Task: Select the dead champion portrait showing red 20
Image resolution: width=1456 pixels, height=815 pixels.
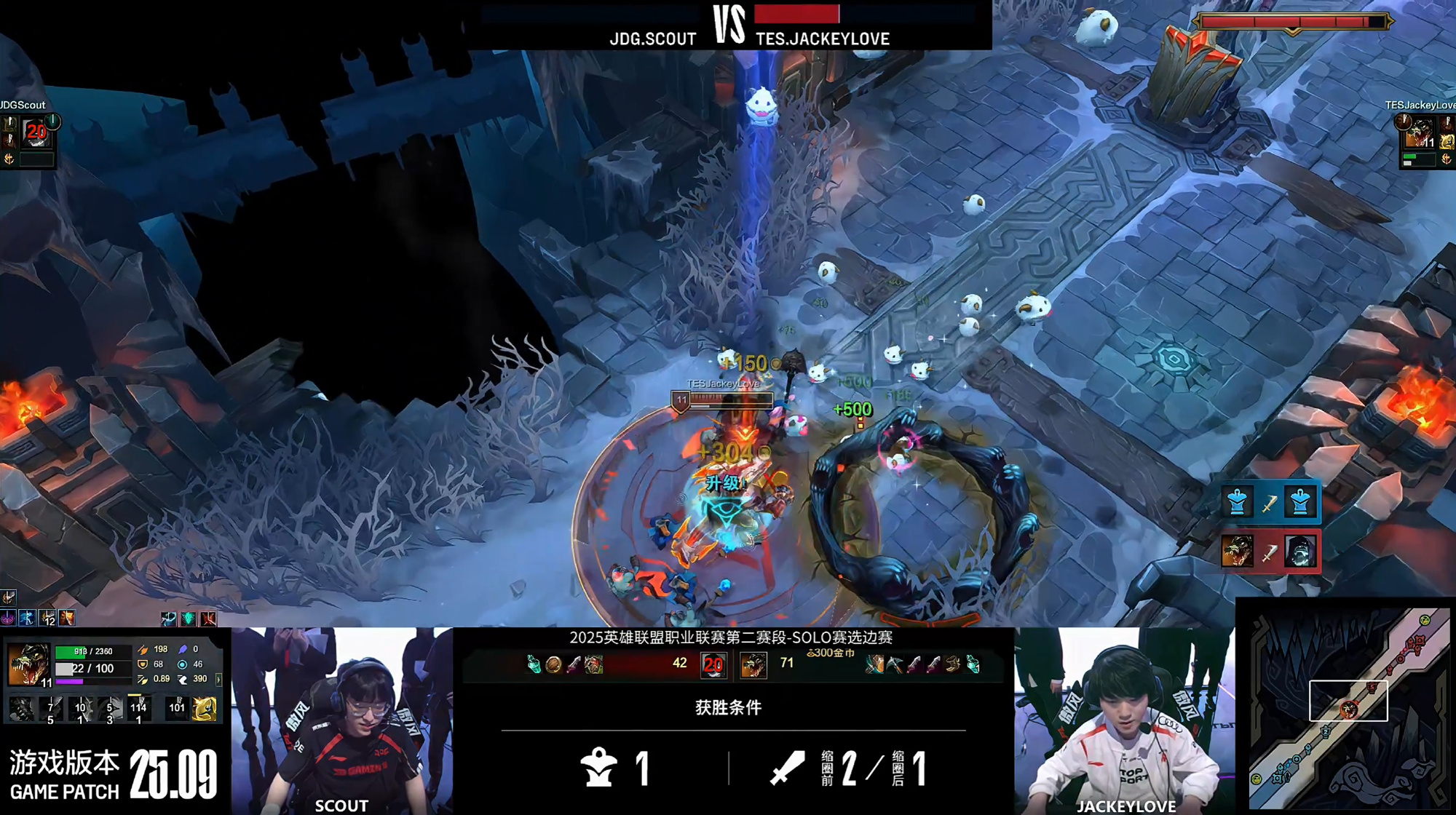Action: [713, 664]
